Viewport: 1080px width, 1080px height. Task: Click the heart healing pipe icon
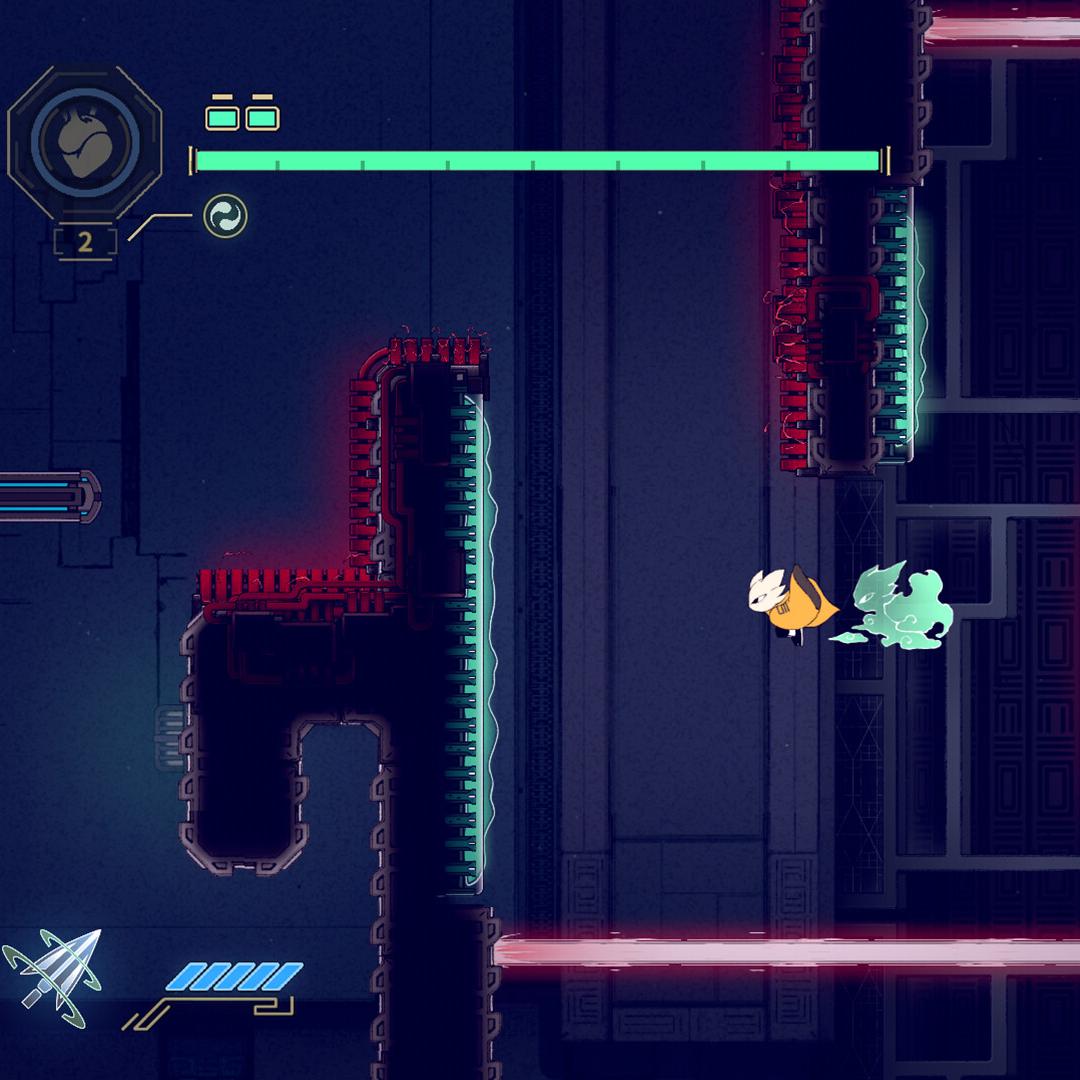85,142
